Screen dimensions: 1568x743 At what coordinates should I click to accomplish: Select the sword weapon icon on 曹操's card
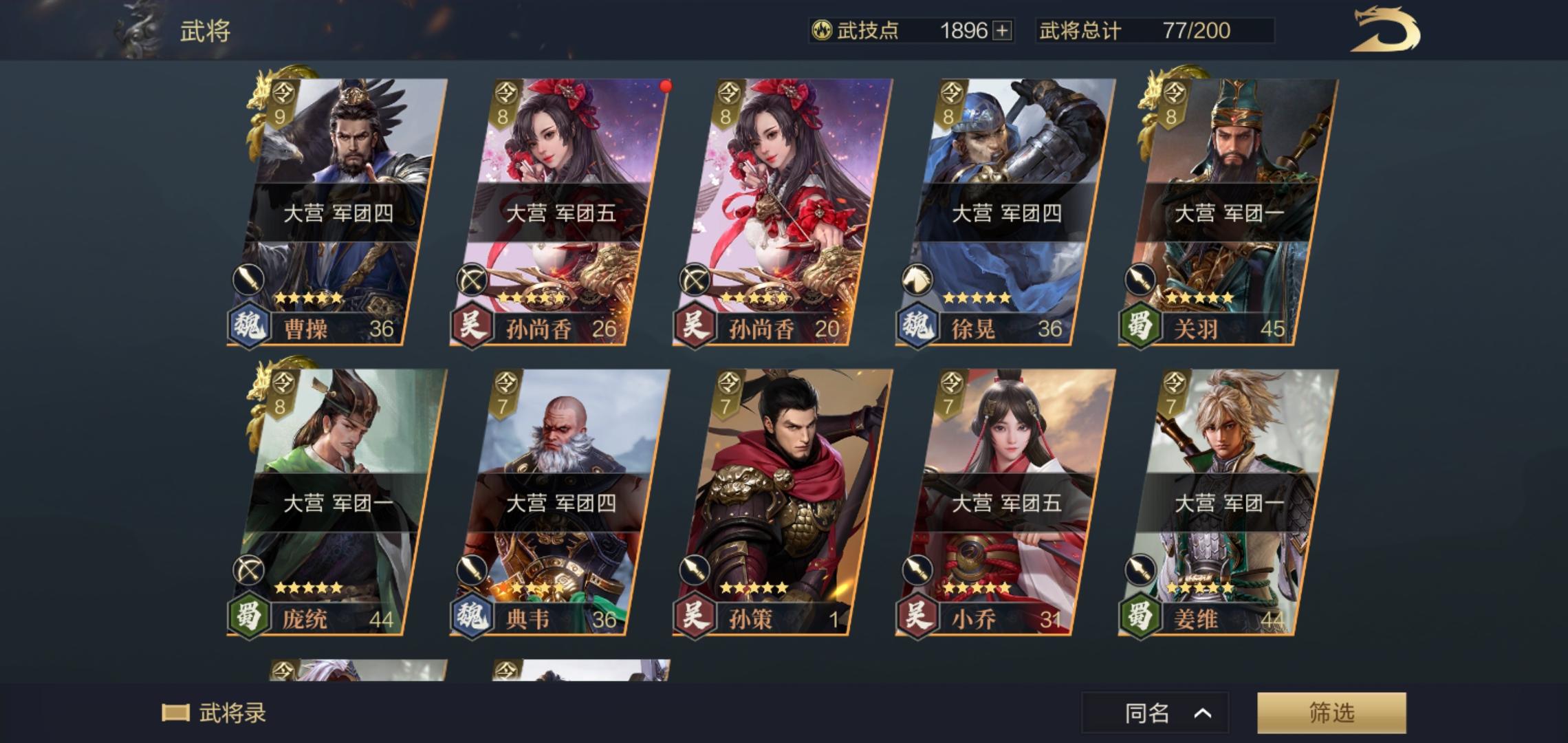click(x=248, y=279)
